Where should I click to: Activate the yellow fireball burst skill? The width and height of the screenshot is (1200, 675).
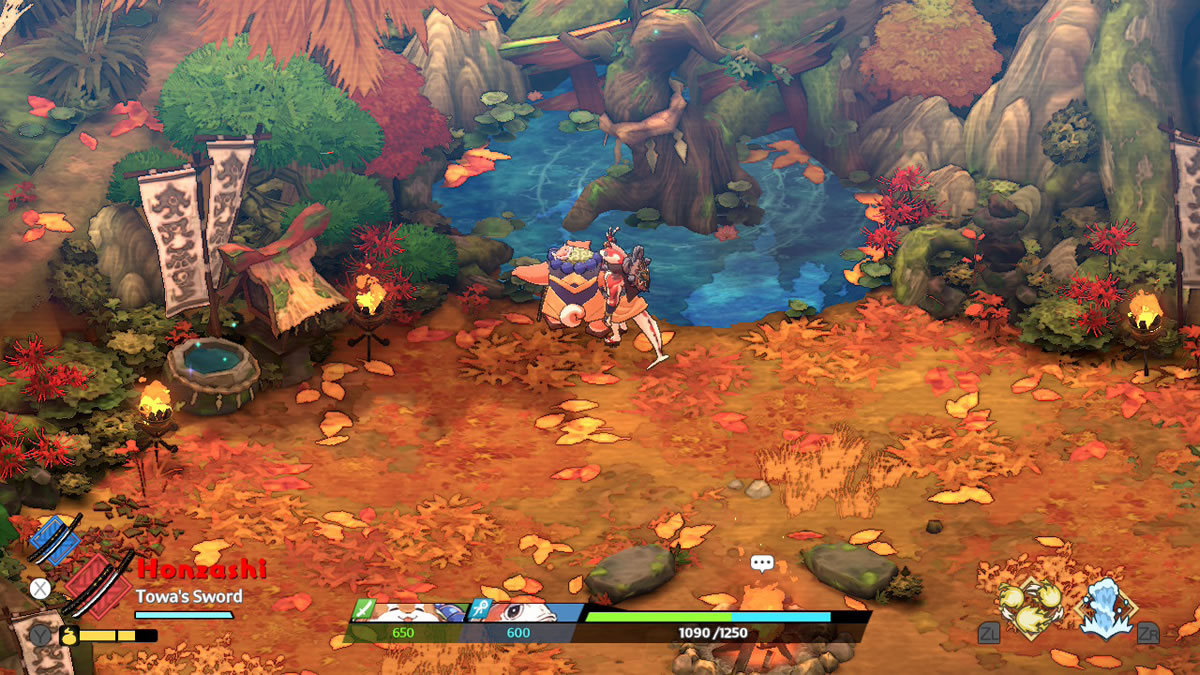click(1031, 608)
